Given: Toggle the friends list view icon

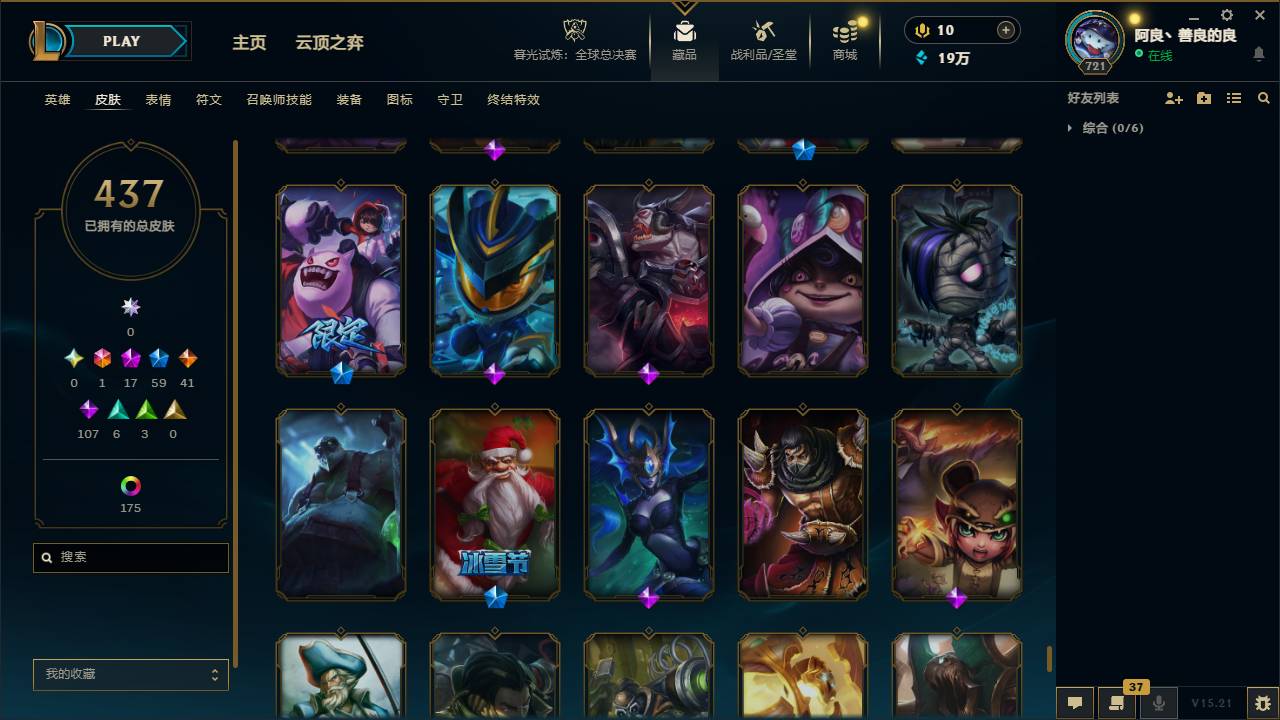Looking at the screenshot, I should (1233, 97).
